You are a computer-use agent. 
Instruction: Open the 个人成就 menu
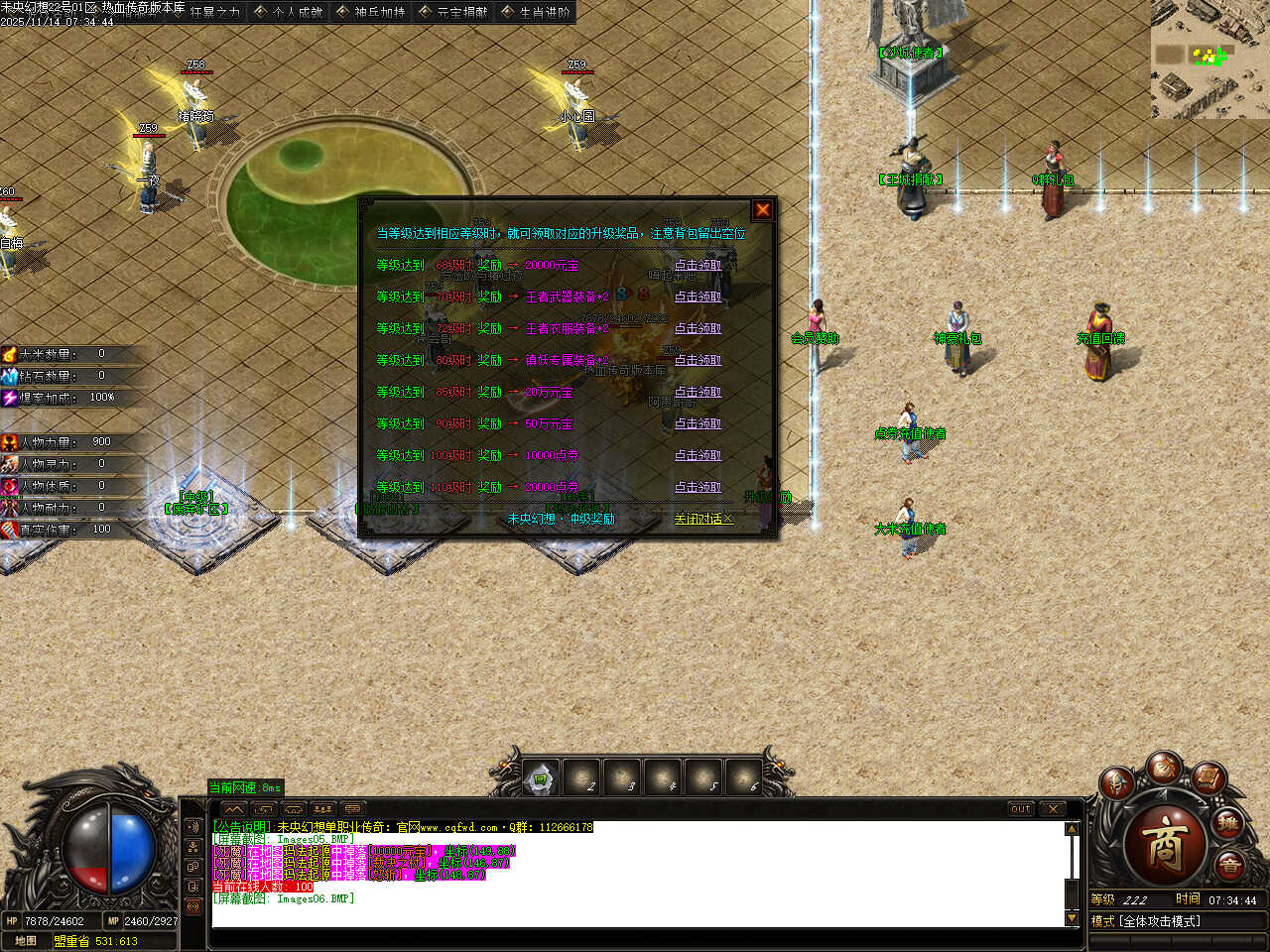(289, 12)
